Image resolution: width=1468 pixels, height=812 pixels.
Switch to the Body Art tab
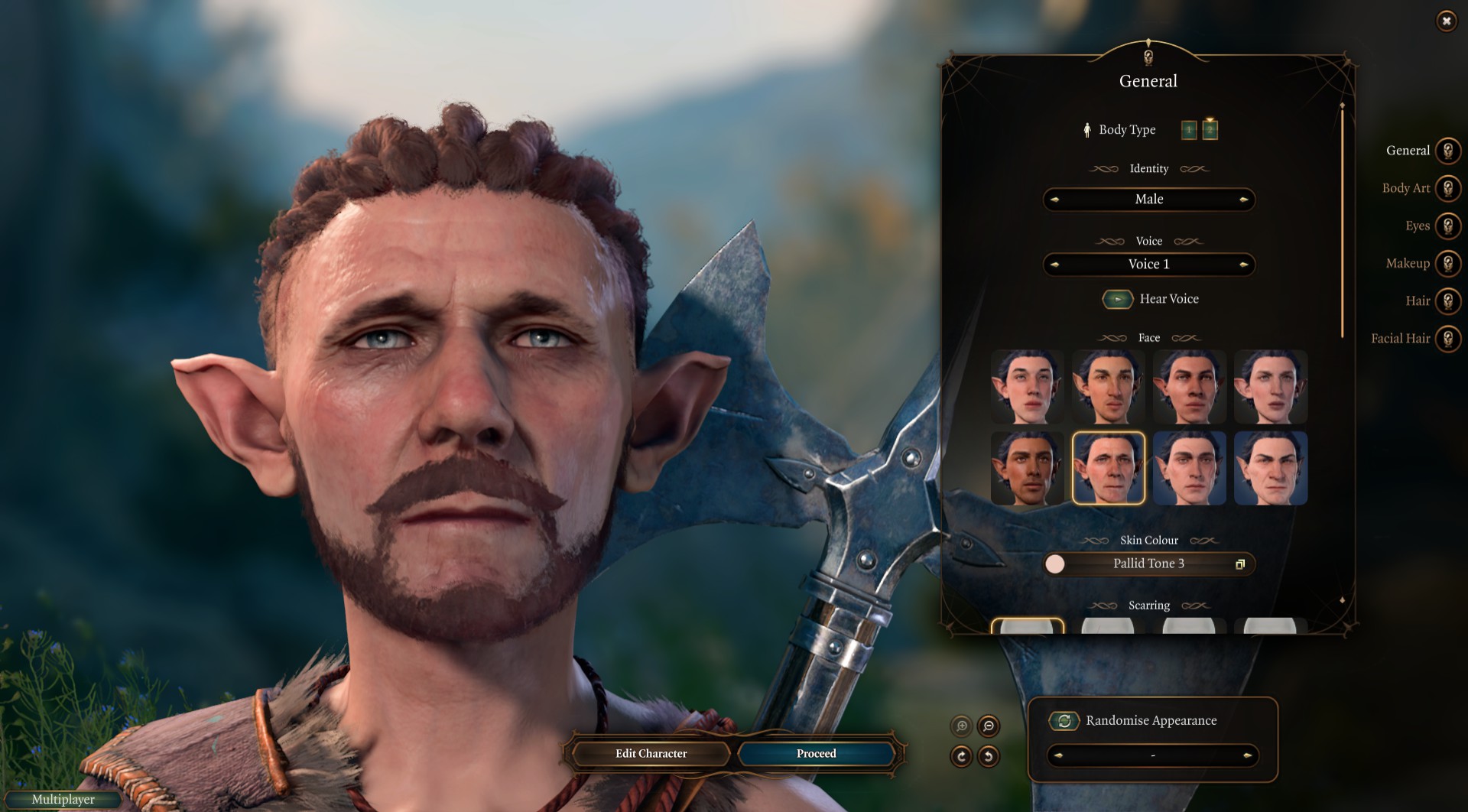(x=1447, y=188)
